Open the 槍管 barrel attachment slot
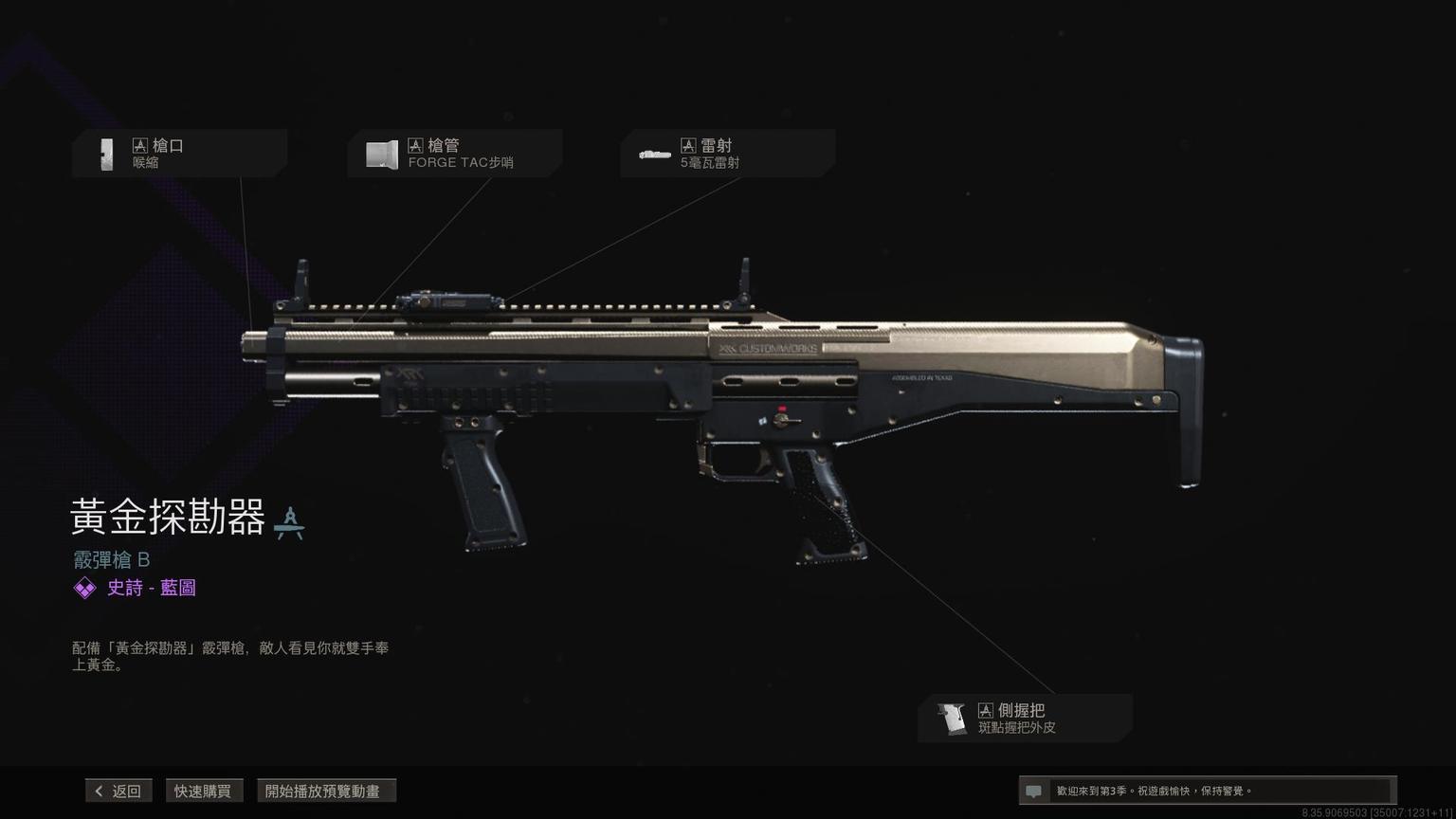Screen dimensions: 1456x819 click(x=454, y=154)
